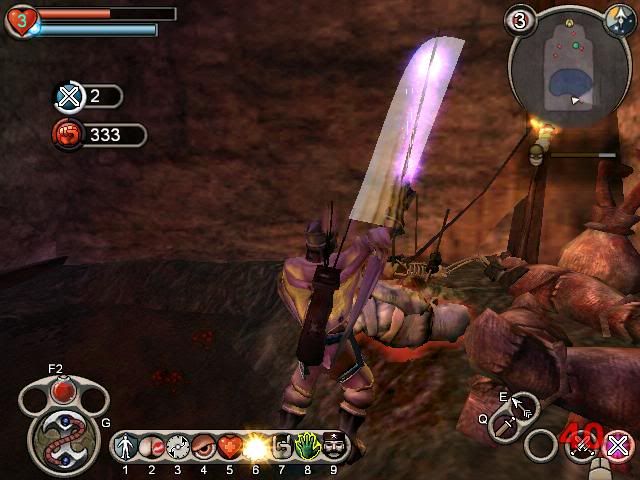Cast the glowing starburst spell
The image size is (640, 480).
255,446
